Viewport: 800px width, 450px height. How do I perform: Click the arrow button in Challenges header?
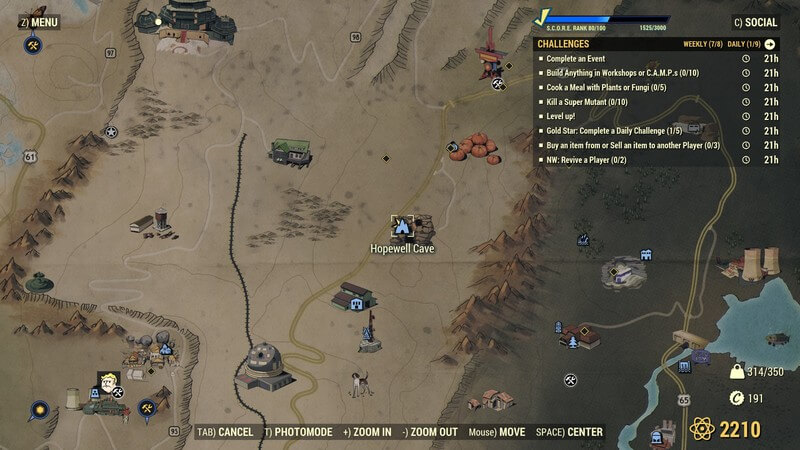[770, 44]
